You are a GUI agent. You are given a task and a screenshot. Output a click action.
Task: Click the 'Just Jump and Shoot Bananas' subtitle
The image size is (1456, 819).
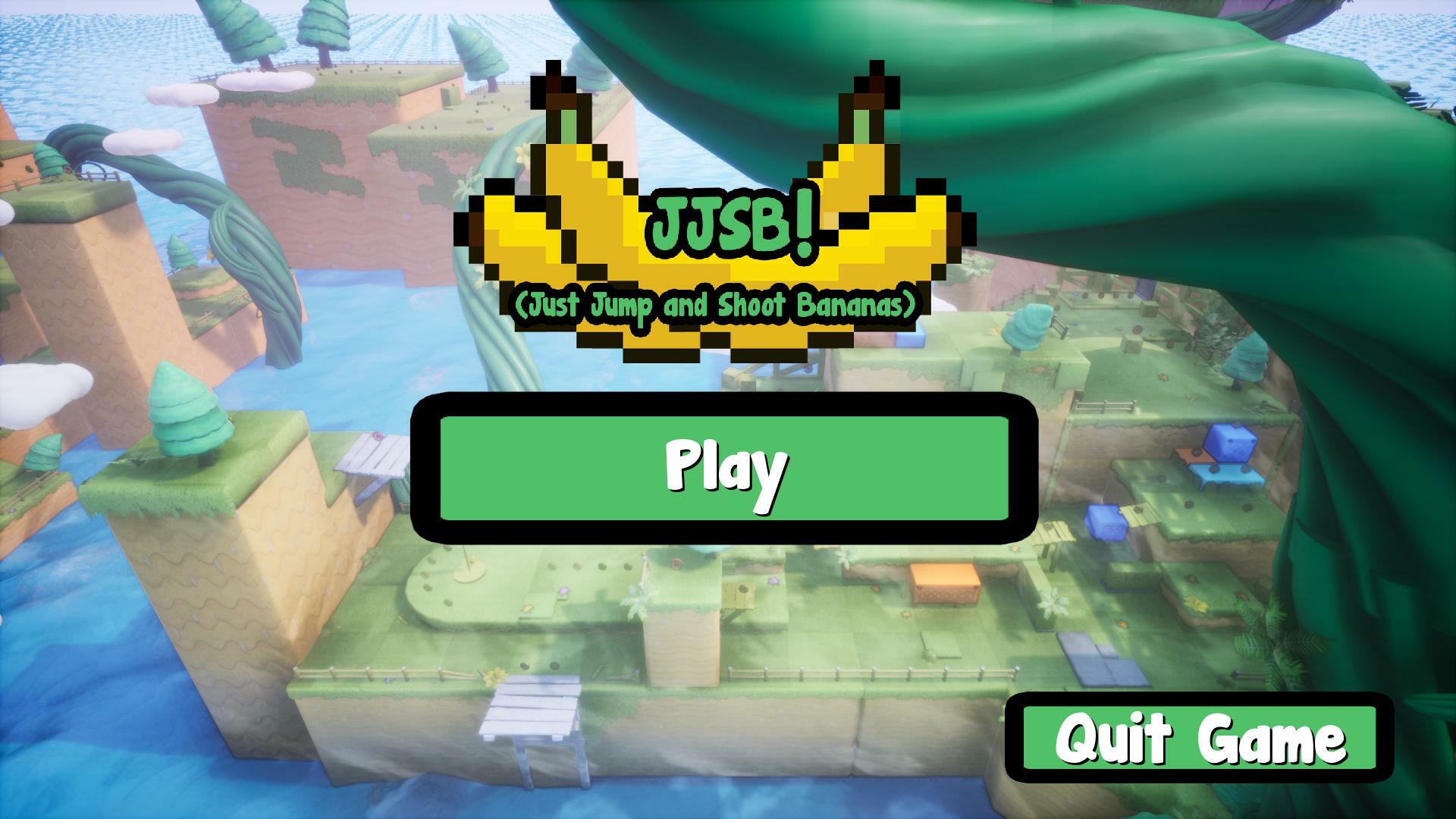[x=720, y=303]
